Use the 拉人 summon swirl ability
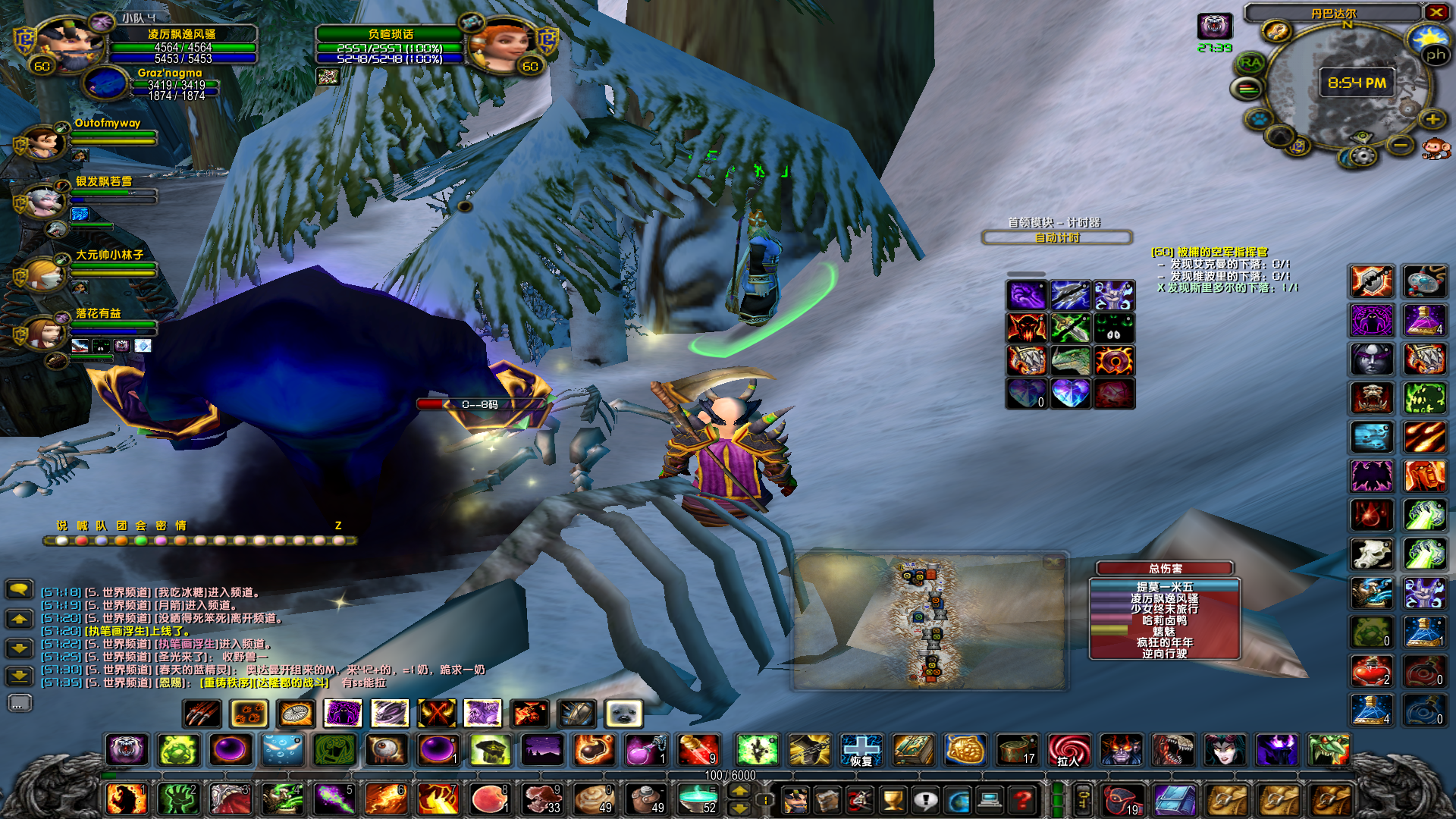This screenshot has height=819, width=1456. 1068,751
